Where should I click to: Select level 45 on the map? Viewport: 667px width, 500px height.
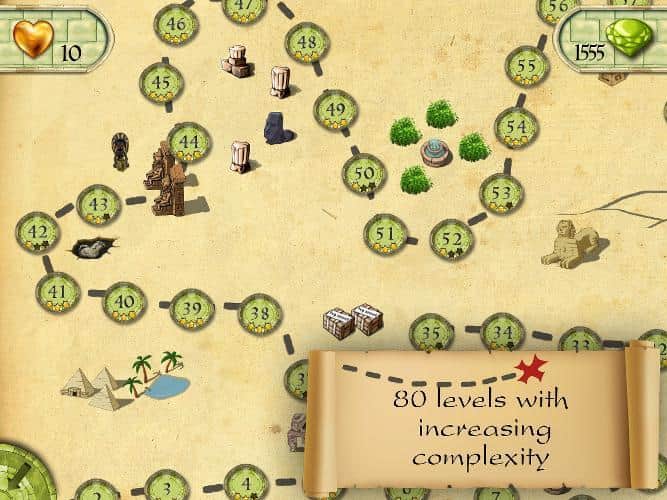tap(161, 83)
